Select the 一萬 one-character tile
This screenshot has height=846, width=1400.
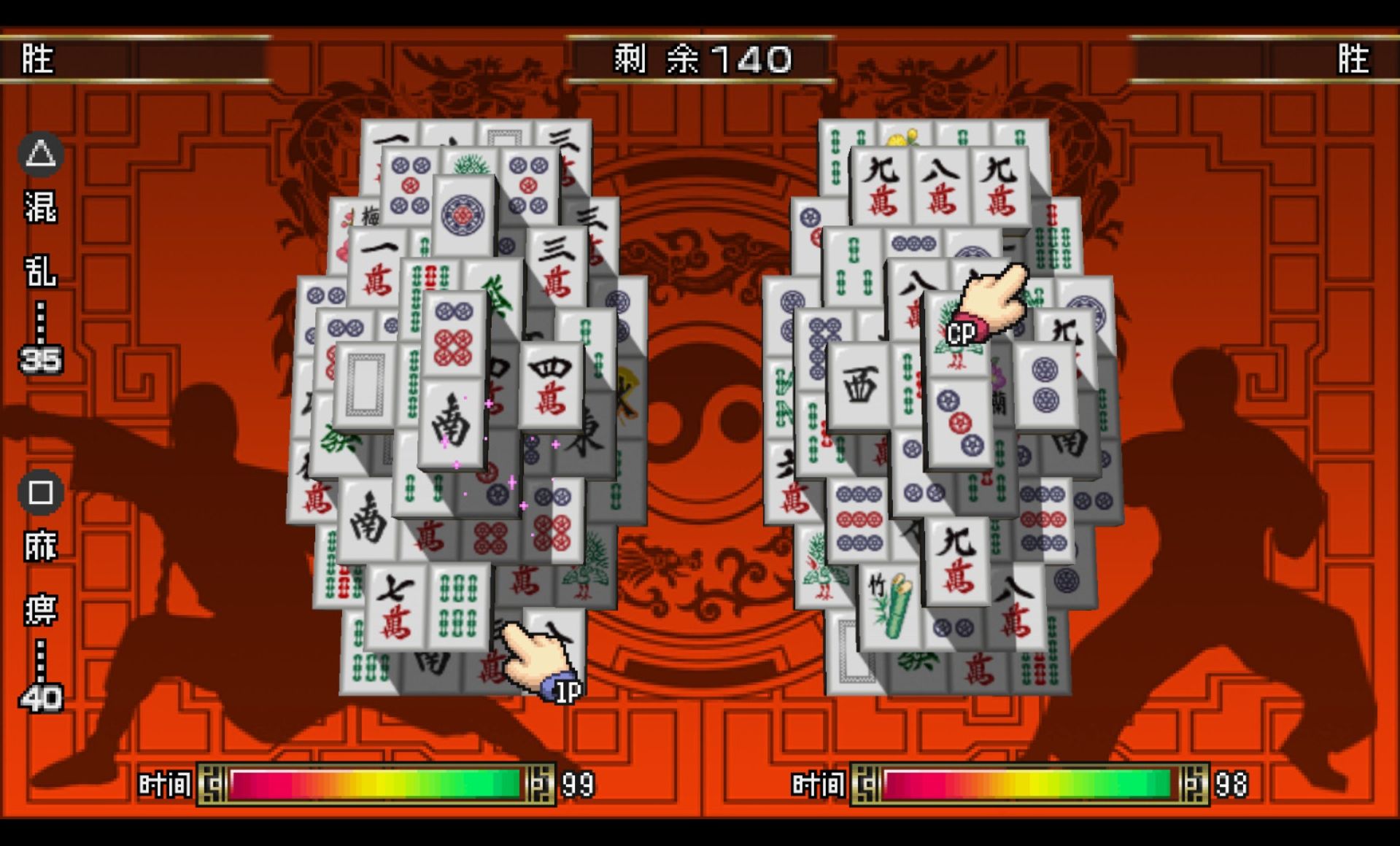click(x=376, y=266)
